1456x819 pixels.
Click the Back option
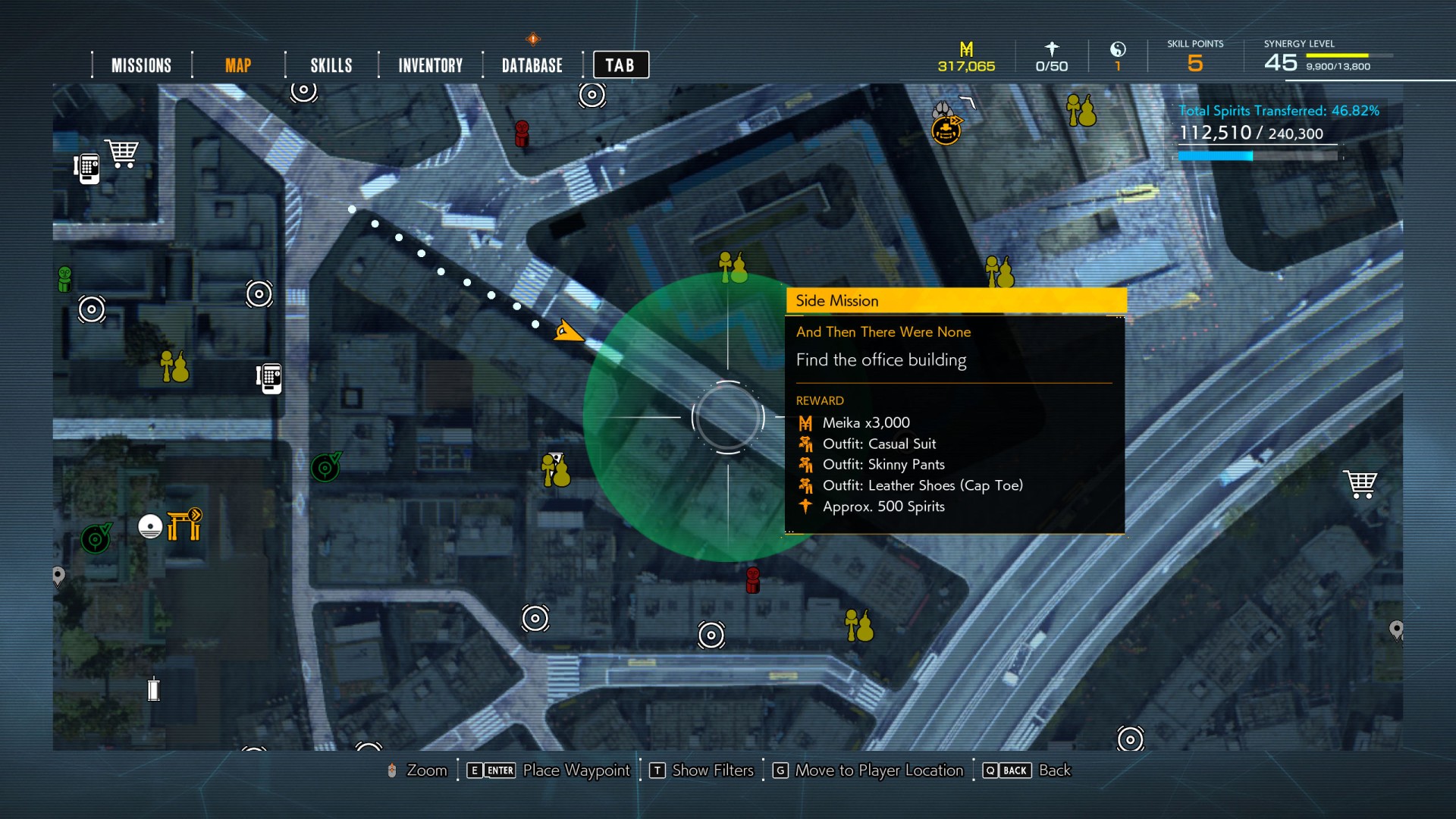click(1054, 770)
